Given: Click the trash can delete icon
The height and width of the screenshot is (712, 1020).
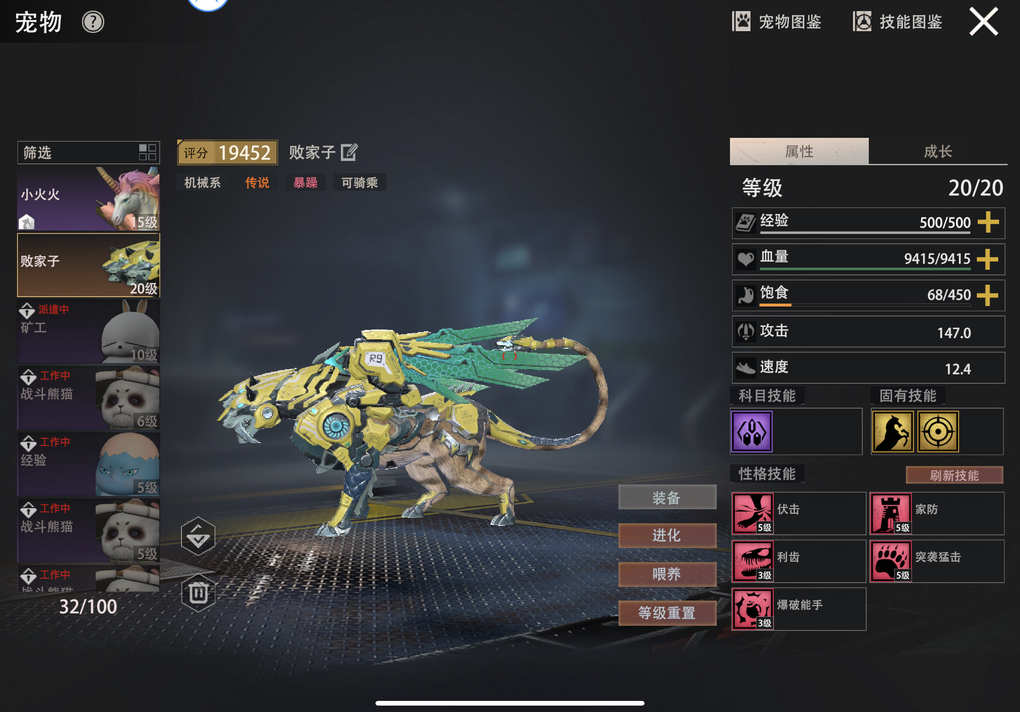Looking at the screenshot, I should tap(198, 594).
